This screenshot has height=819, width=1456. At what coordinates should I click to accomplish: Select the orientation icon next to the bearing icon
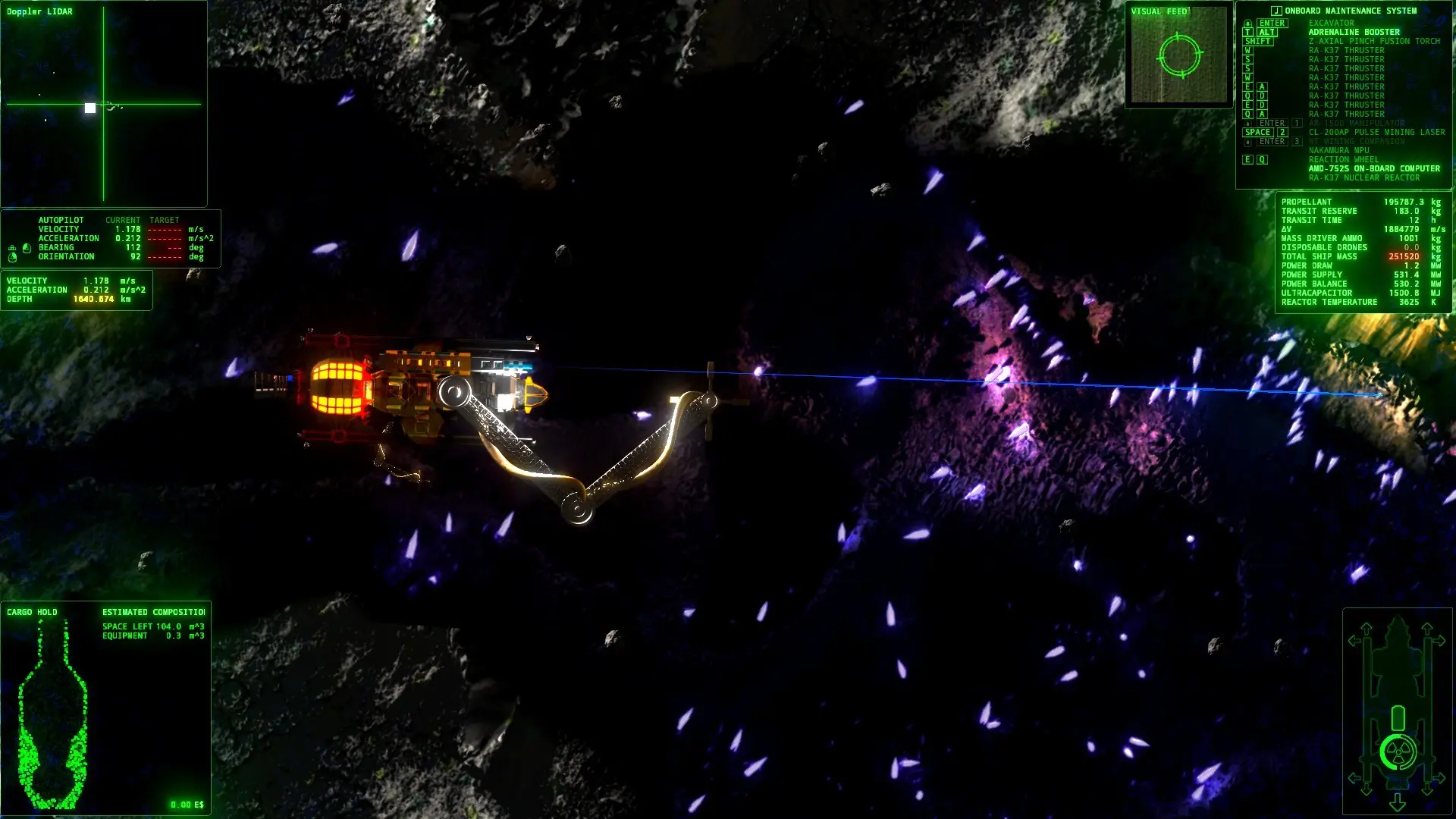click(13, 257)
